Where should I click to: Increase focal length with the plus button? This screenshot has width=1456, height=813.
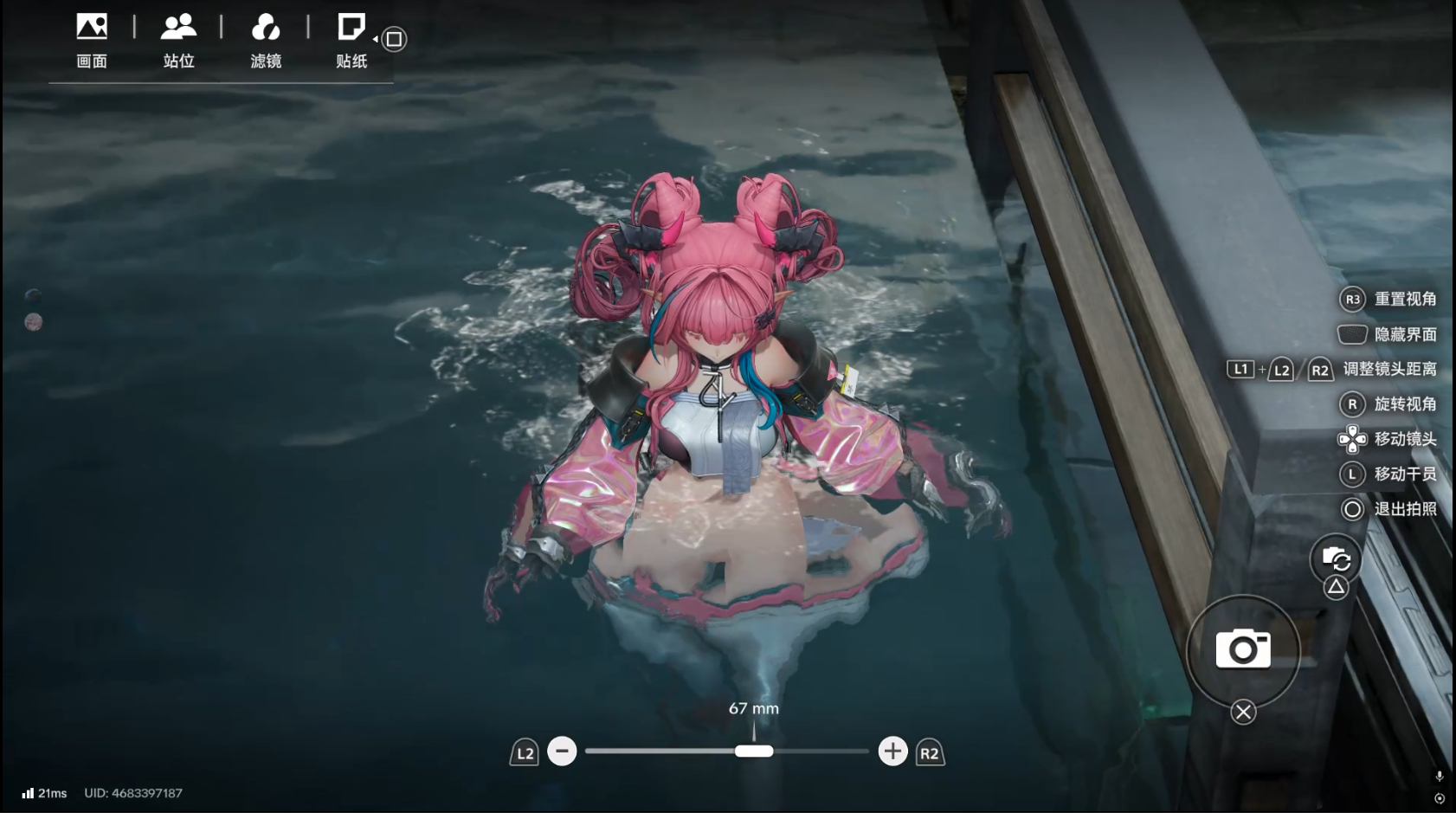click(x=892, y=751)
